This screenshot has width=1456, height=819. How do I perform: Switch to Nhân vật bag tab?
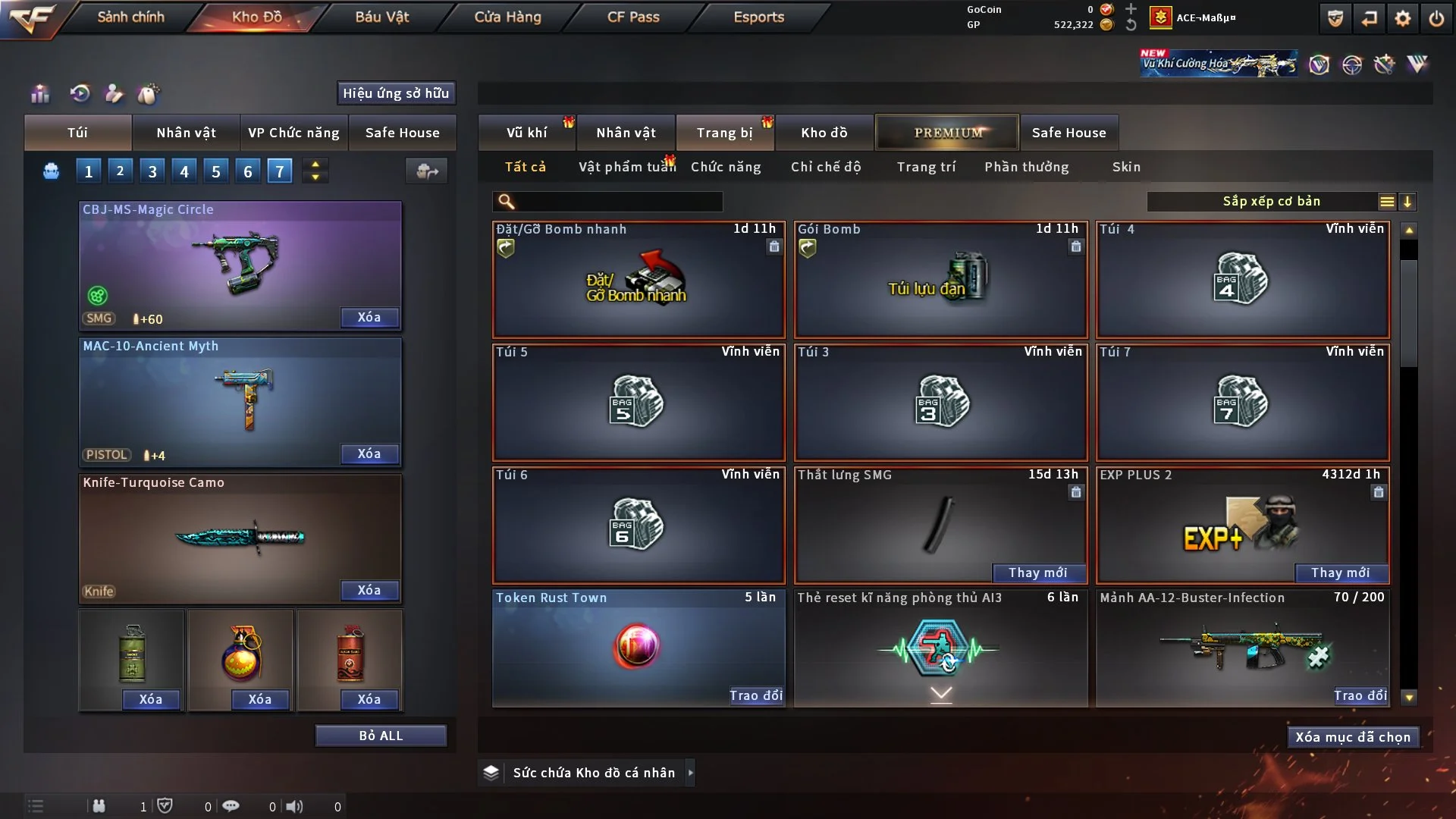point(186,133)
